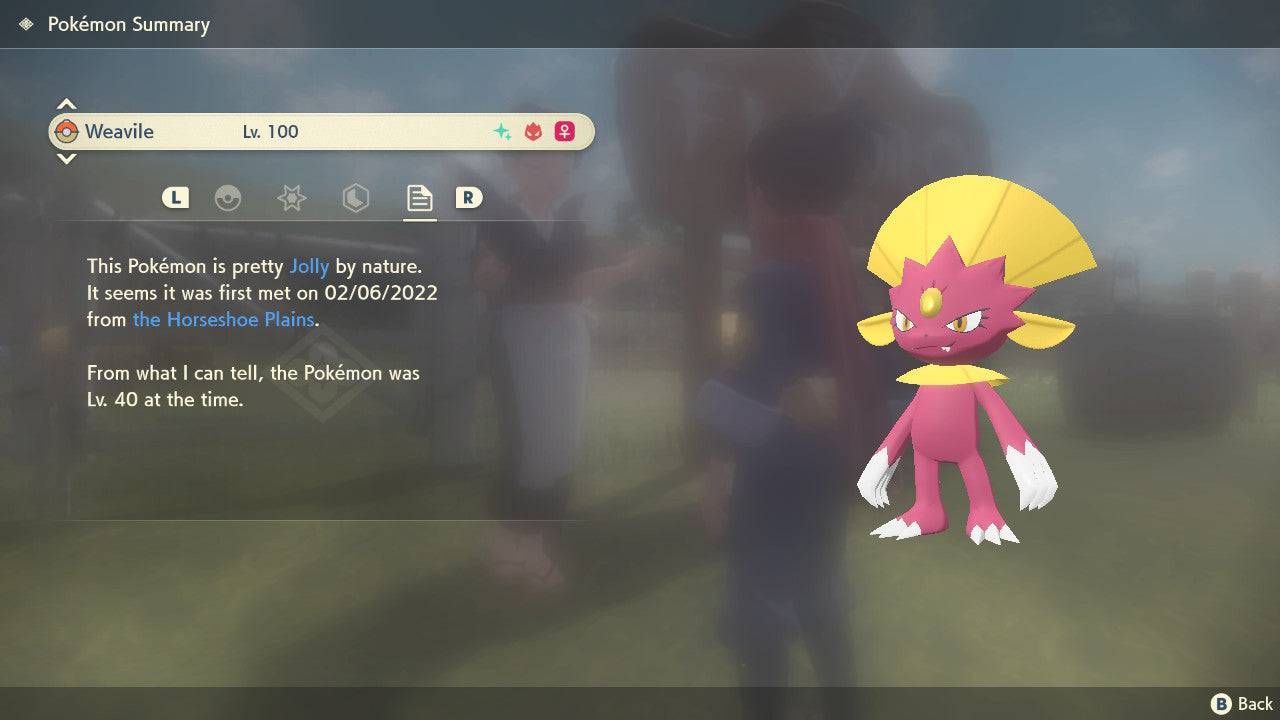The height and width of the screenshot is (720, 1280).
Task: Click the up arrow above Weavile's name
Action: [65, 103]
